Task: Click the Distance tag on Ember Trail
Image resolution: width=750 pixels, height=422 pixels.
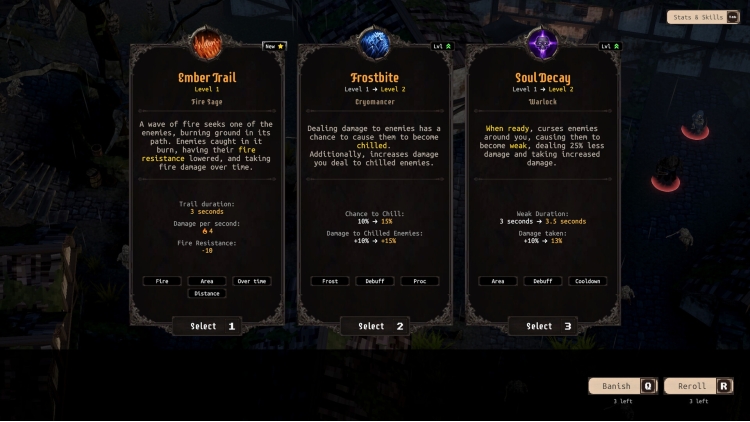Action: pyautogui.click(x=206, y=294)
